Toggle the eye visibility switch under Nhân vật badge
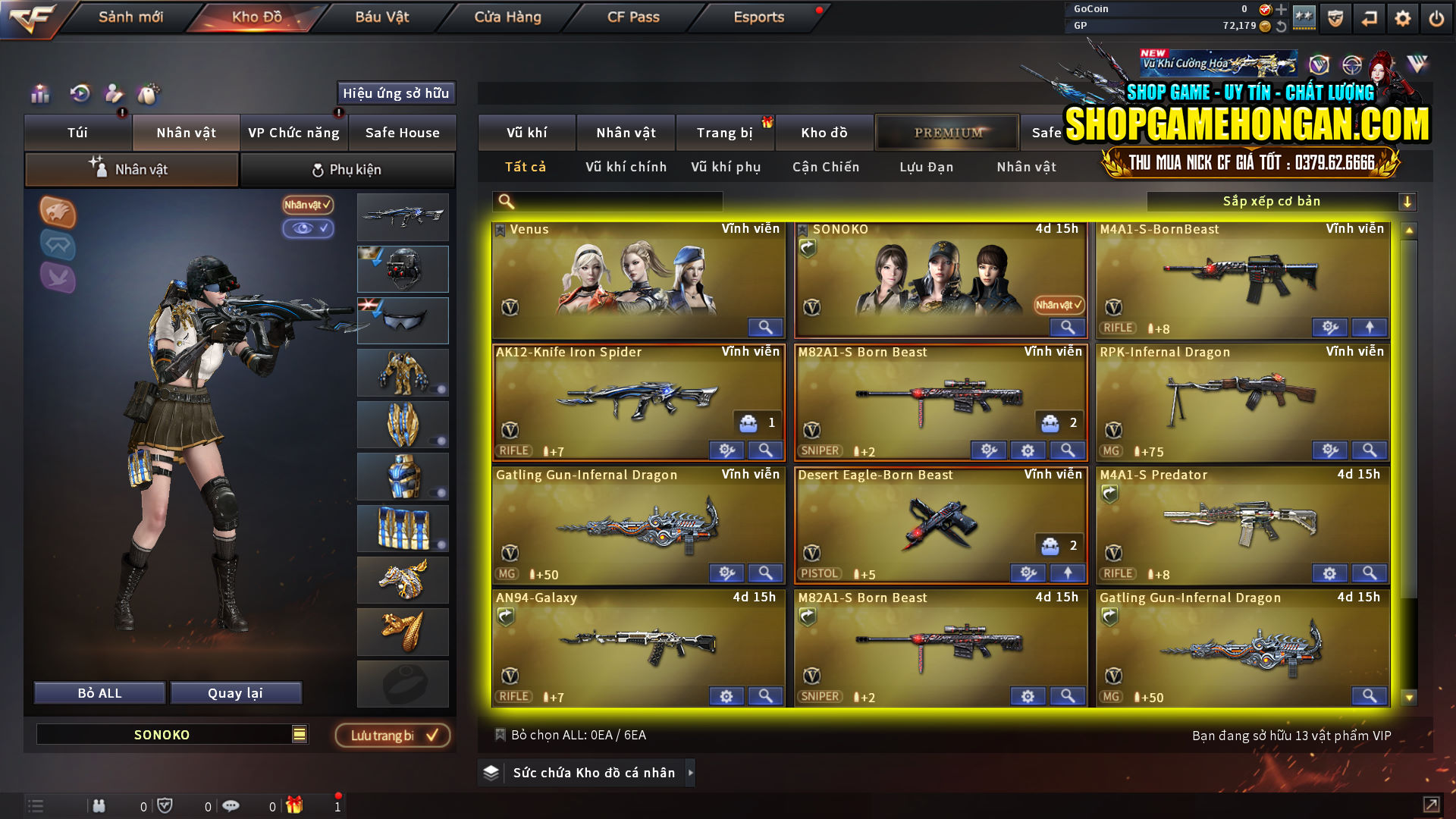The width and height of the screenshot is (1456, 819). pyautogui.click(x=308, y=229)
